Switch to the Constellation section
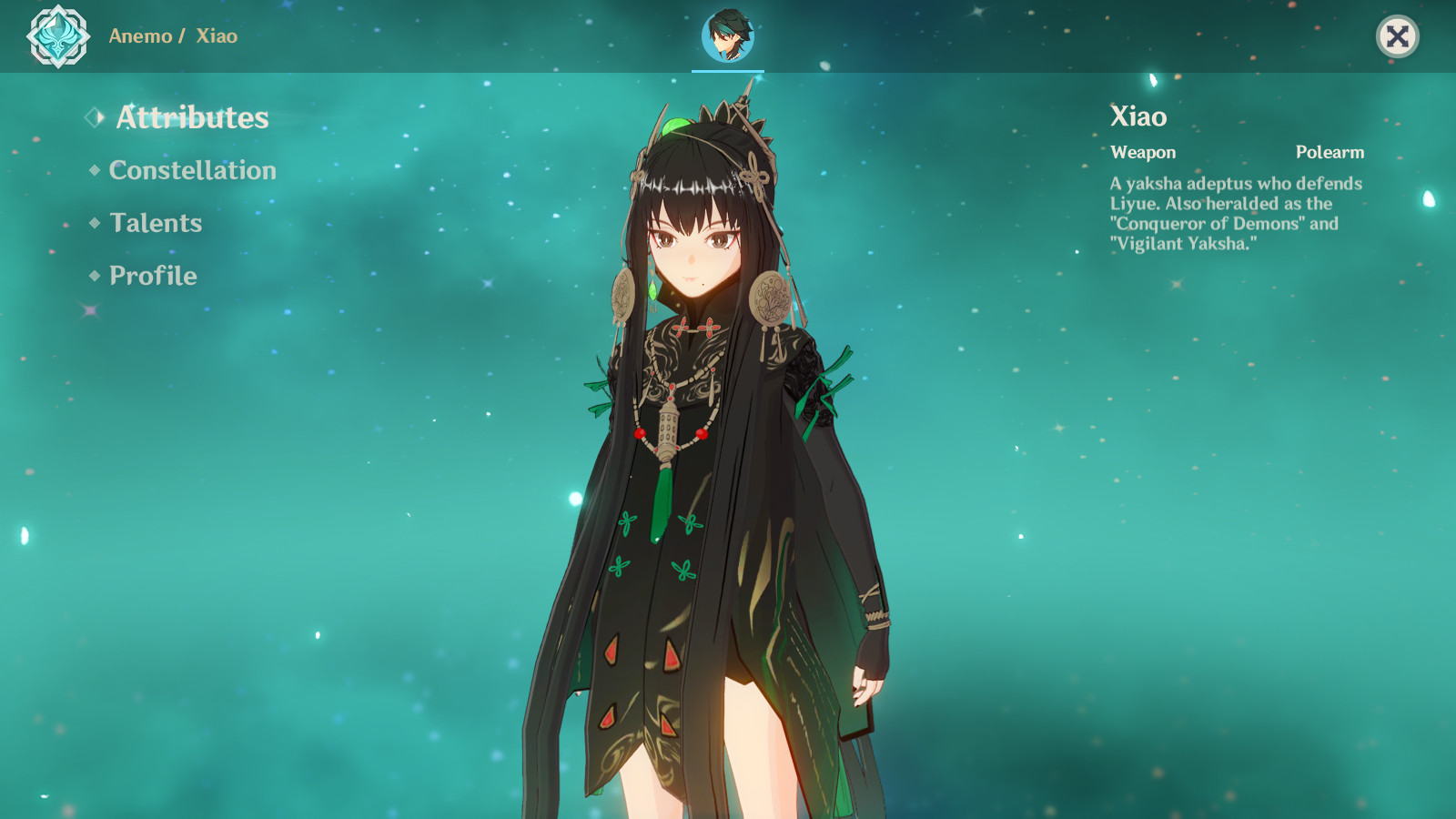This screenshot has height=819, width=1456. [192, 170]
